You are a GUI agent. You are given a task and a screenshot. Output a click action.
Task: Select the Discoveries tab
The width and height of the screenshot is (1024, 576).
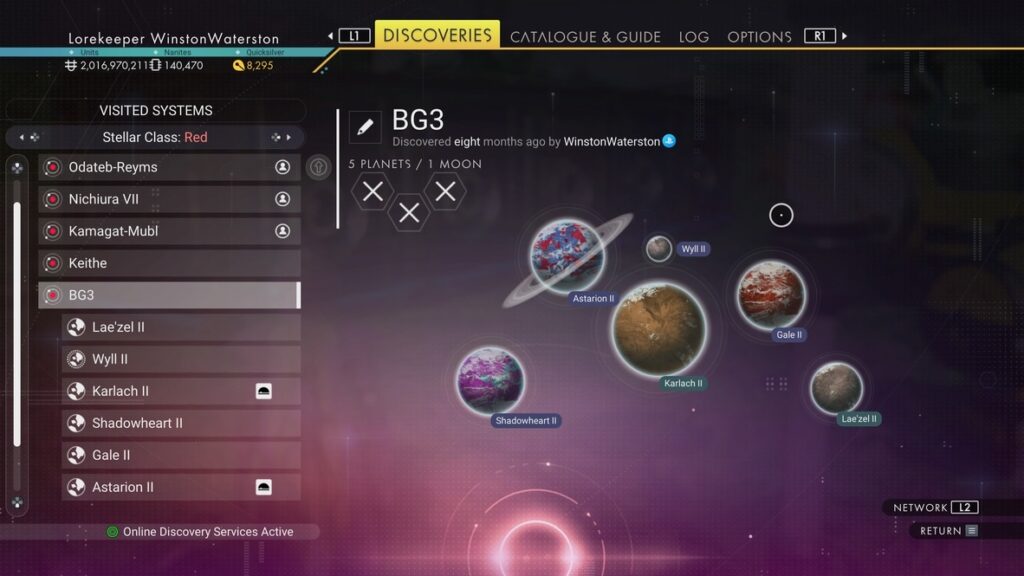(437, 35)
